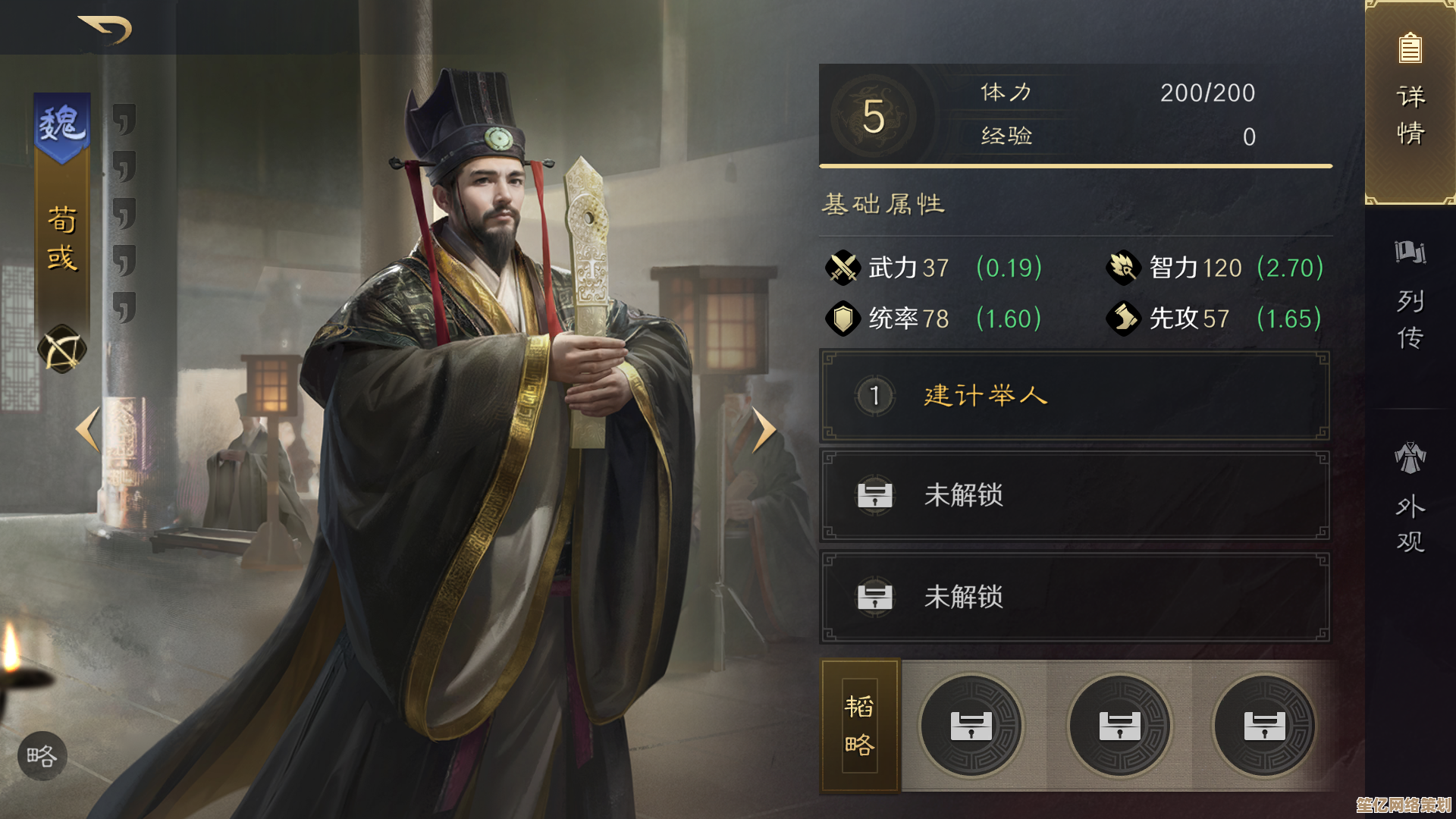Open the 韬略 strategy label
The height and width of the screenshot is (819, 1456).
pyautogui.click(x=860, y=726)
